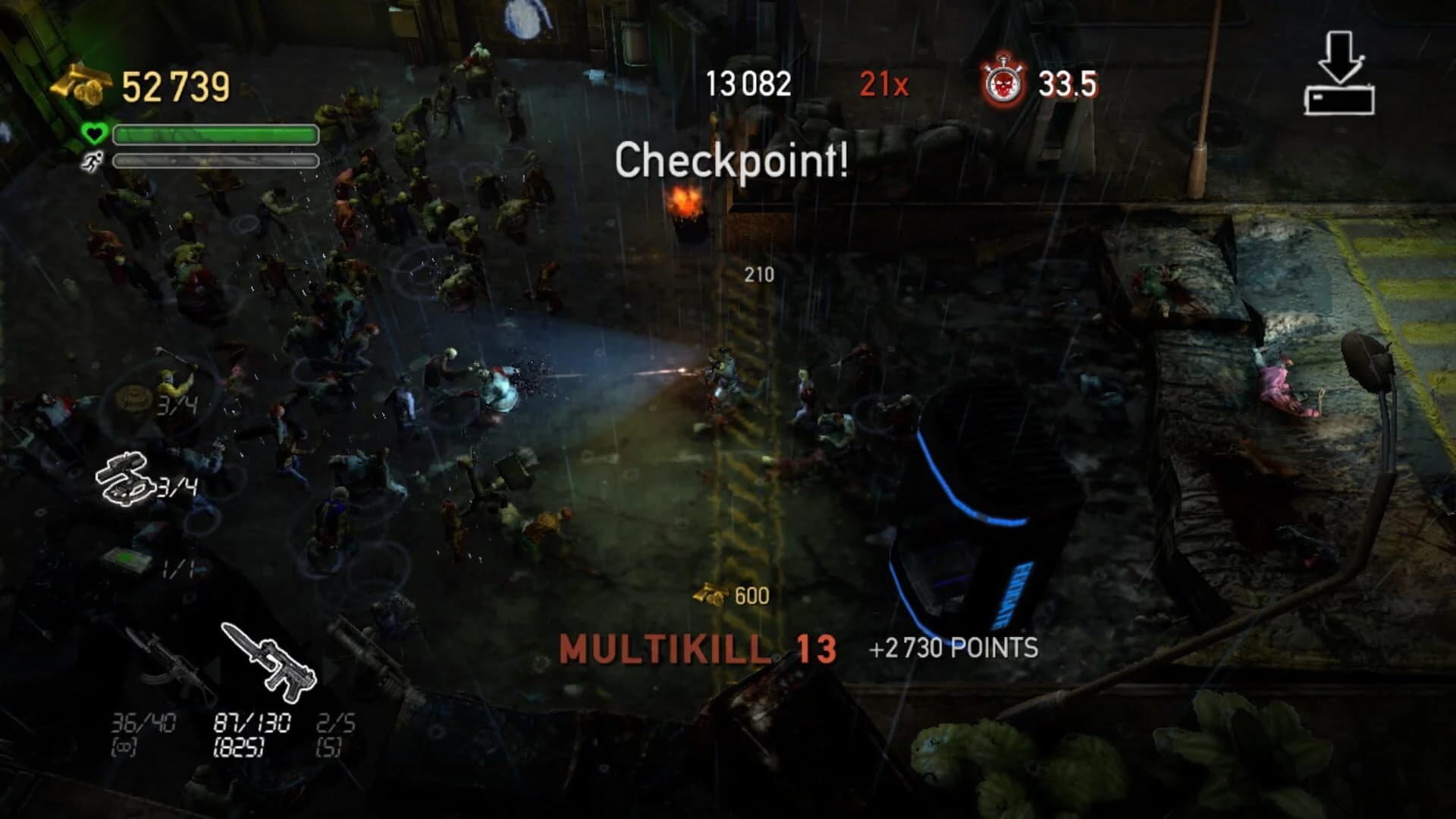Click the MULTIKILL 13 notification

(x=696, y=648)
